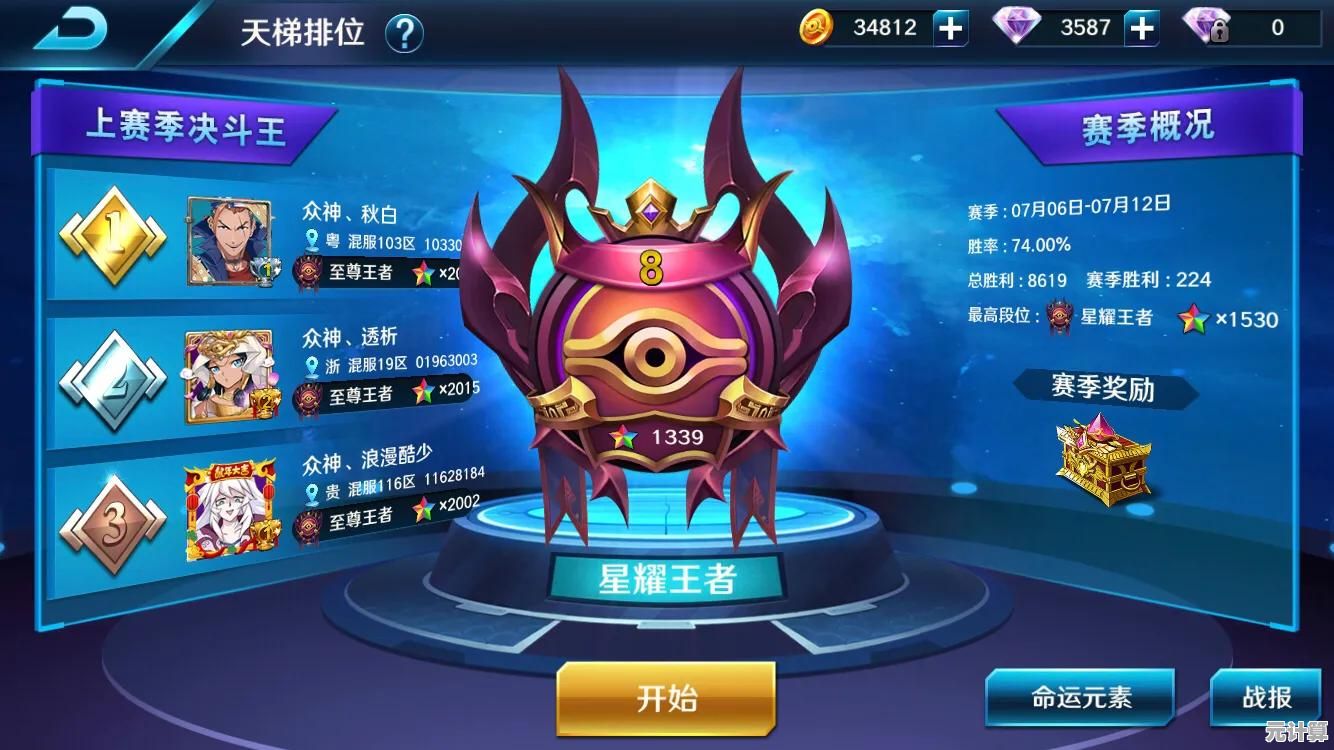Add purple diamonds with the plus button
This screenshot has height=750, width=1334.
coord(1141,29)
